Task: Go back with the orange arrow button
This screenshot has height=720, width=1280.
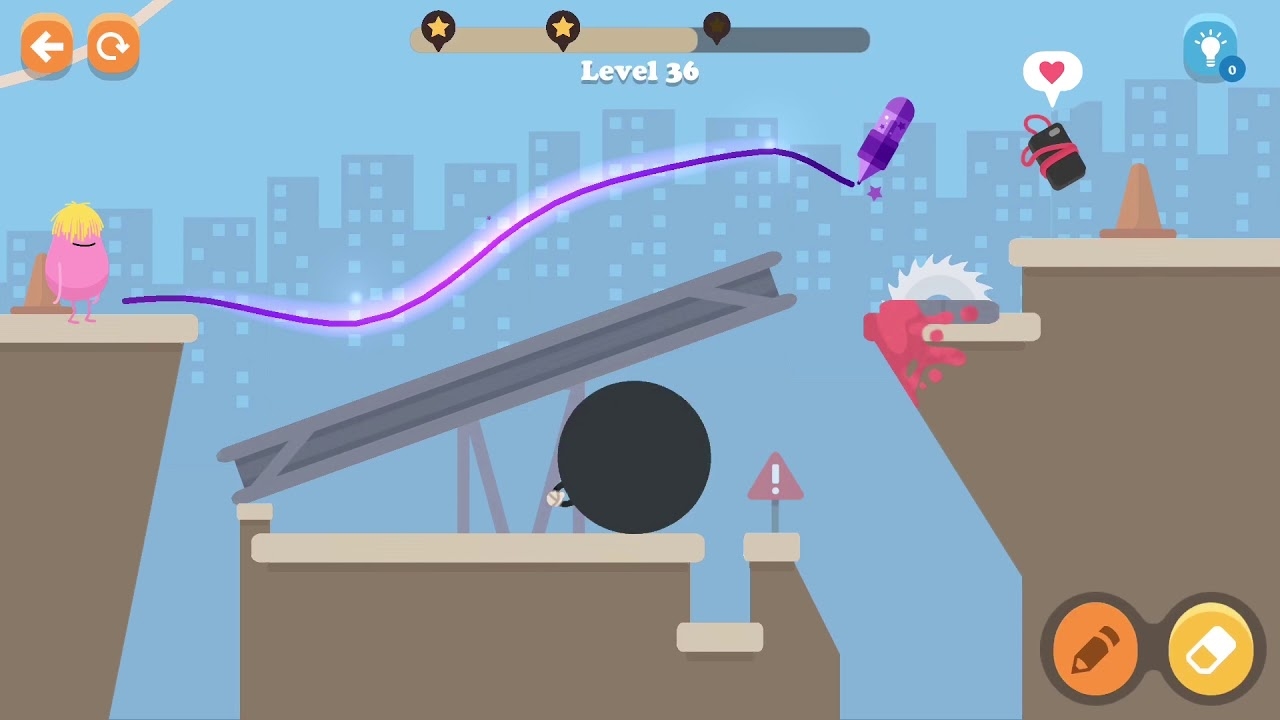Action: click(x=46, y=46)
